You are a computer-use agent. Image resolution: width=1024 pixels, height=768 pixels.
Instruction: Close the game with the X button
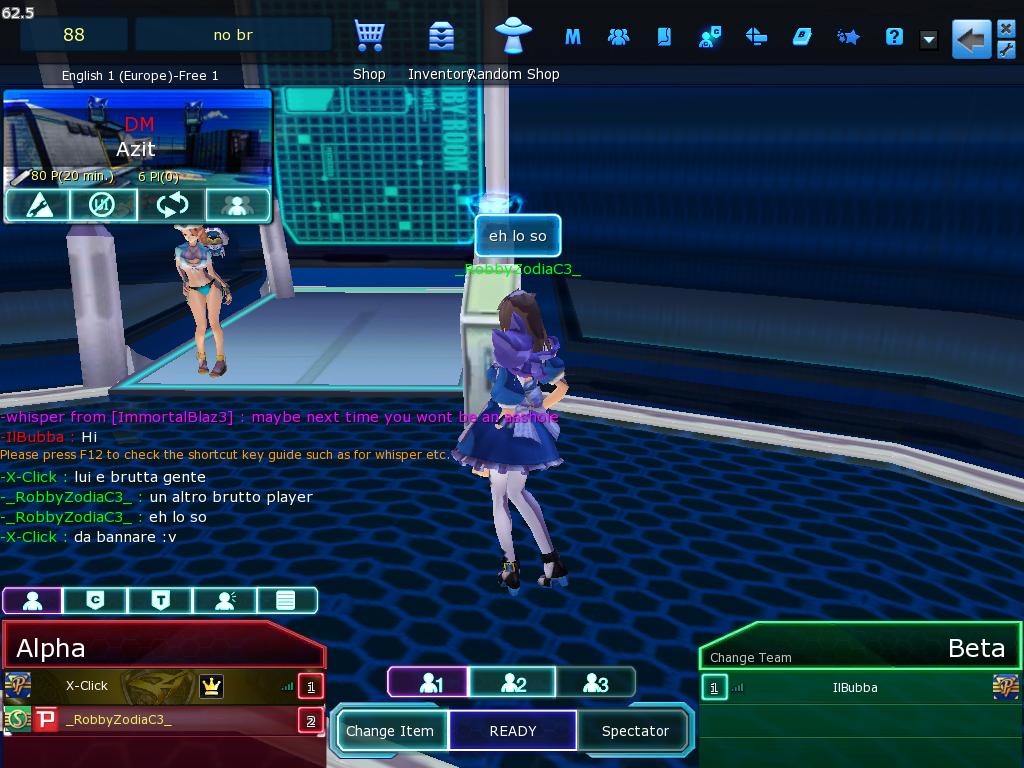(1006, 29)
